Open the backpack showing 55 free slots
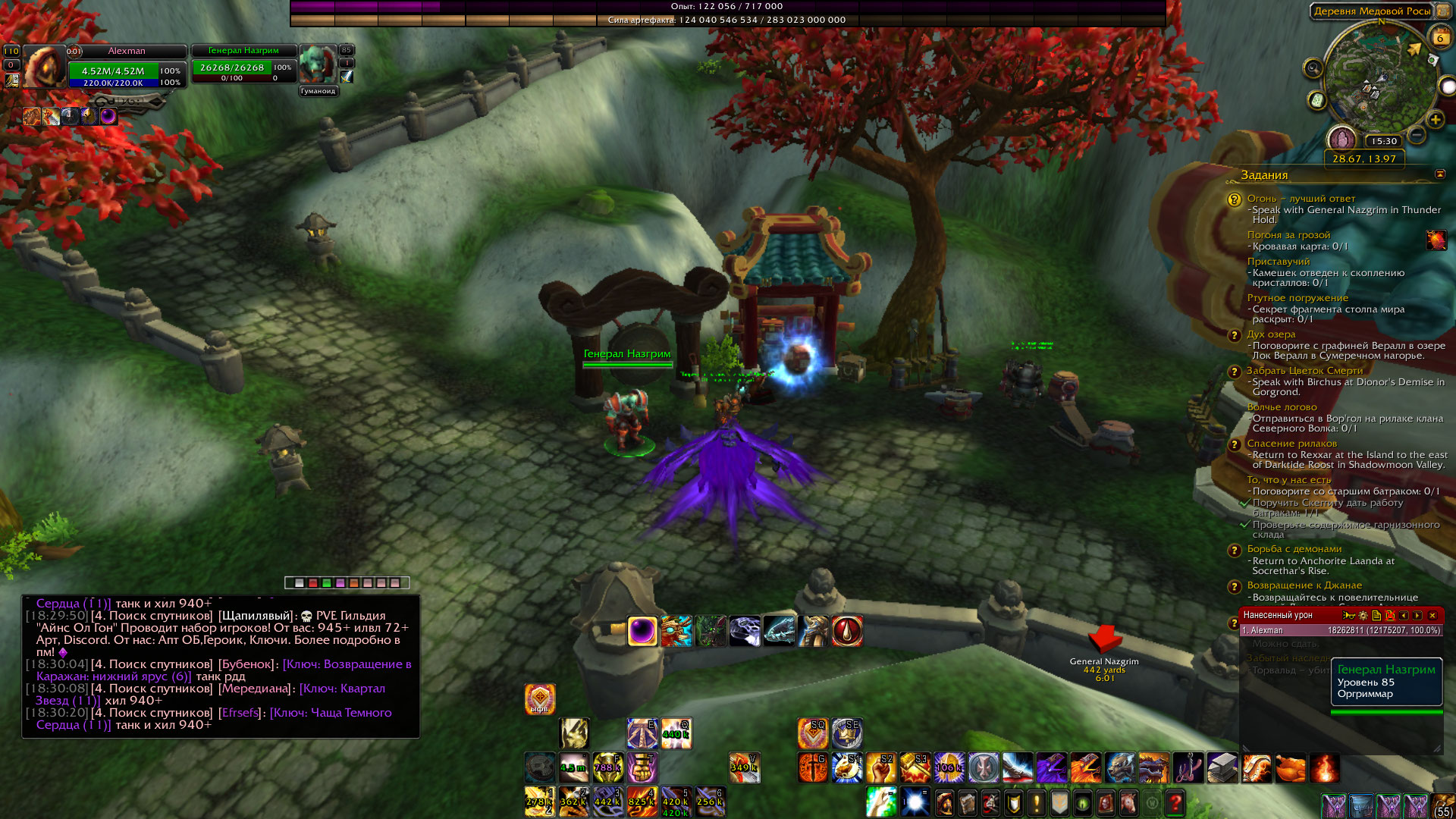 [x=1442, y=804]
